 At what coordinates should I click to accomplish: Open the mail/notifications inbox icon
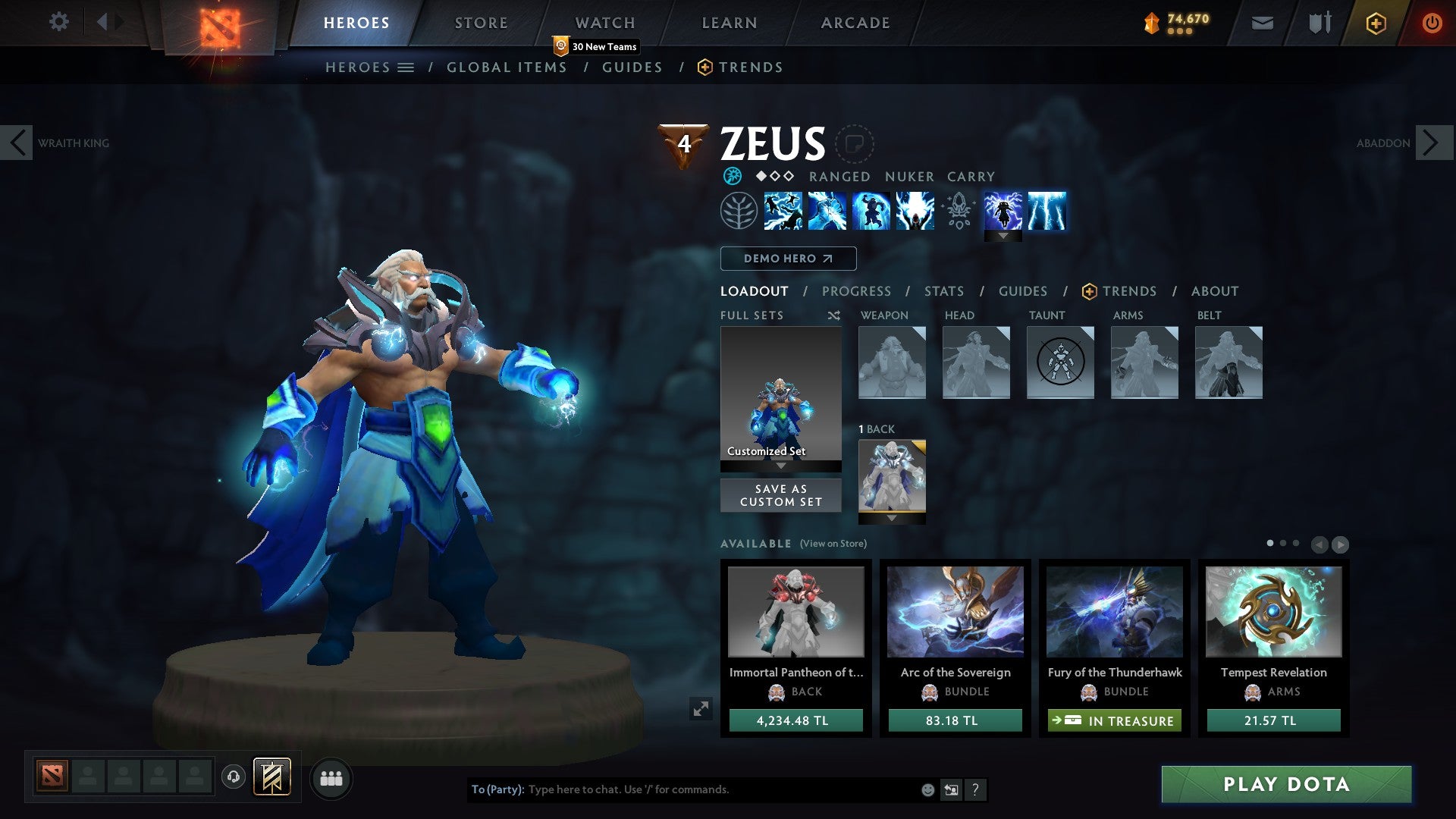click(1262, 23)
